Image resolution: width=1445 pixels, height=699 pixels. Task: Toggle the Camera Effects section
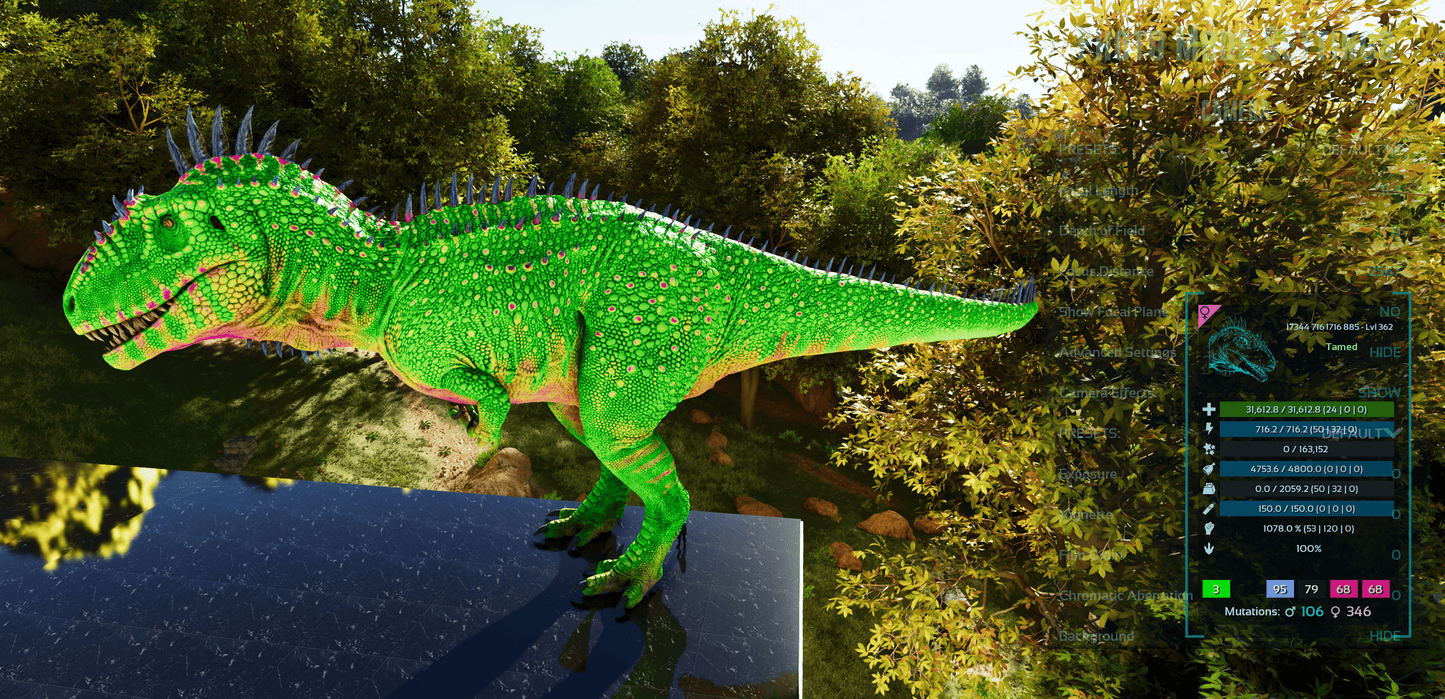coord(1378,393)
